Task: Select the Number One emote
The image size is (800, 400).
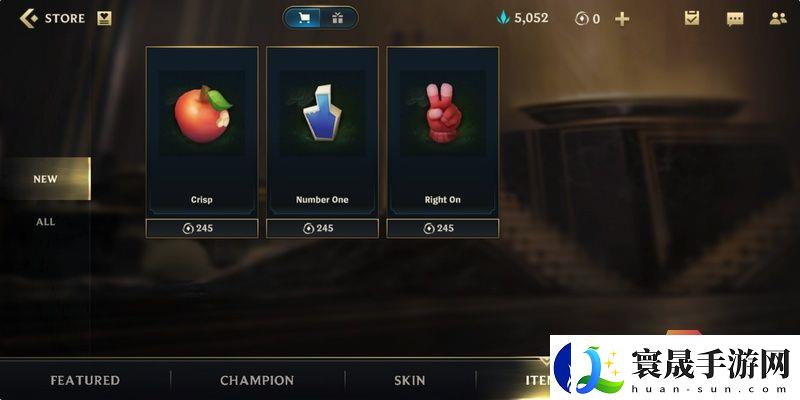Action: coord(322,130)
